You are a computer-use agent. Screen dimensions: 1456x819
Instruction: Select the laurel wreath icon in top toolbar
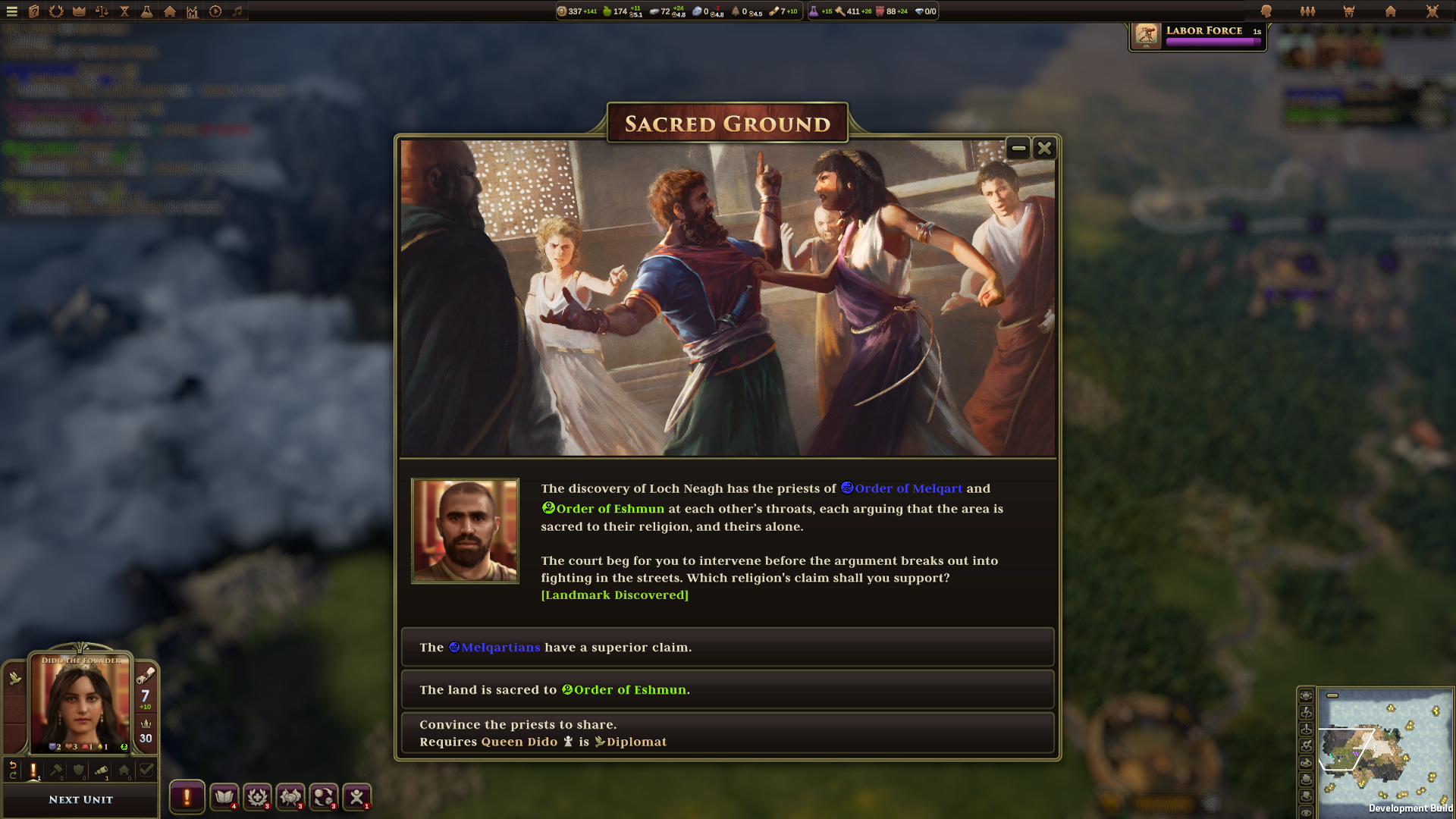[x=55, y=12]
